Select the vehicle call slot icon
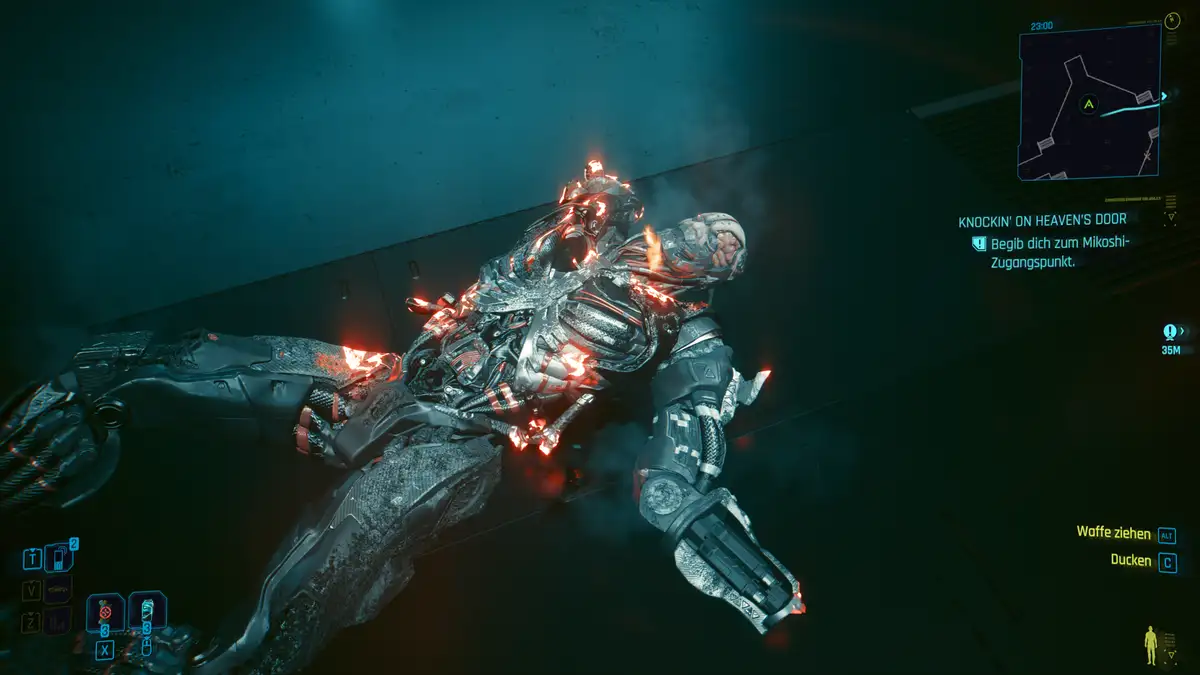Viewport: 1200px width, 675px height. coord(59,590)
